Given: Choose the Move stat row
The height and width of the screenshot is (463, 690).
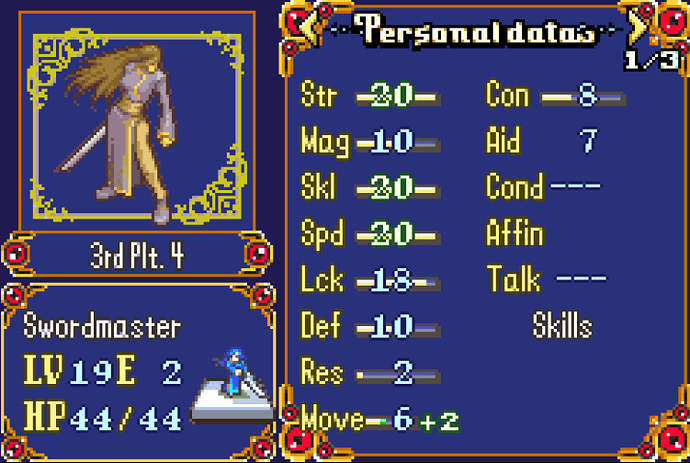Looking at the screenshot, I should click(375, 419).
